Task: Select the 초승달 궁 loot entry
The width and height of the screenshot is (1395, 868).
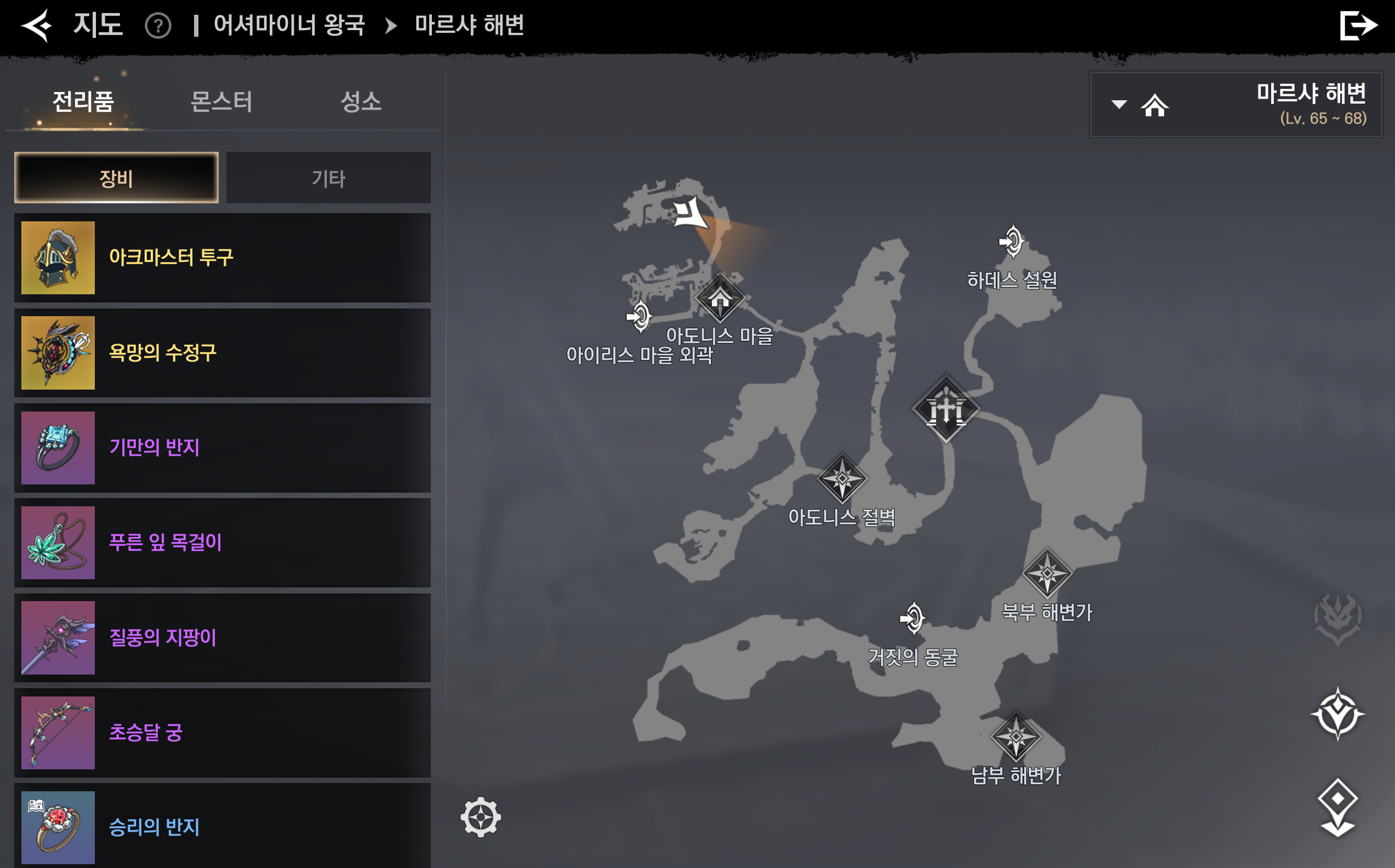Action: tap(223, 733)
